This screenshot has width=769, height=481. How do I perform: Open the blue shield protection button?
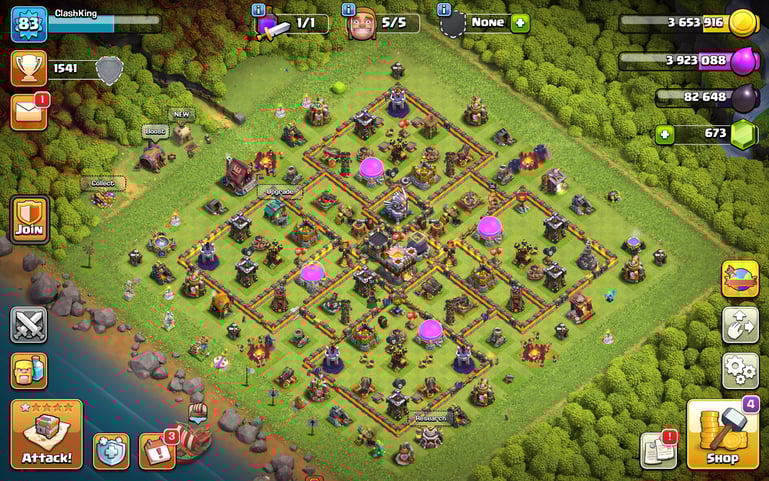[x=111, y=451]
